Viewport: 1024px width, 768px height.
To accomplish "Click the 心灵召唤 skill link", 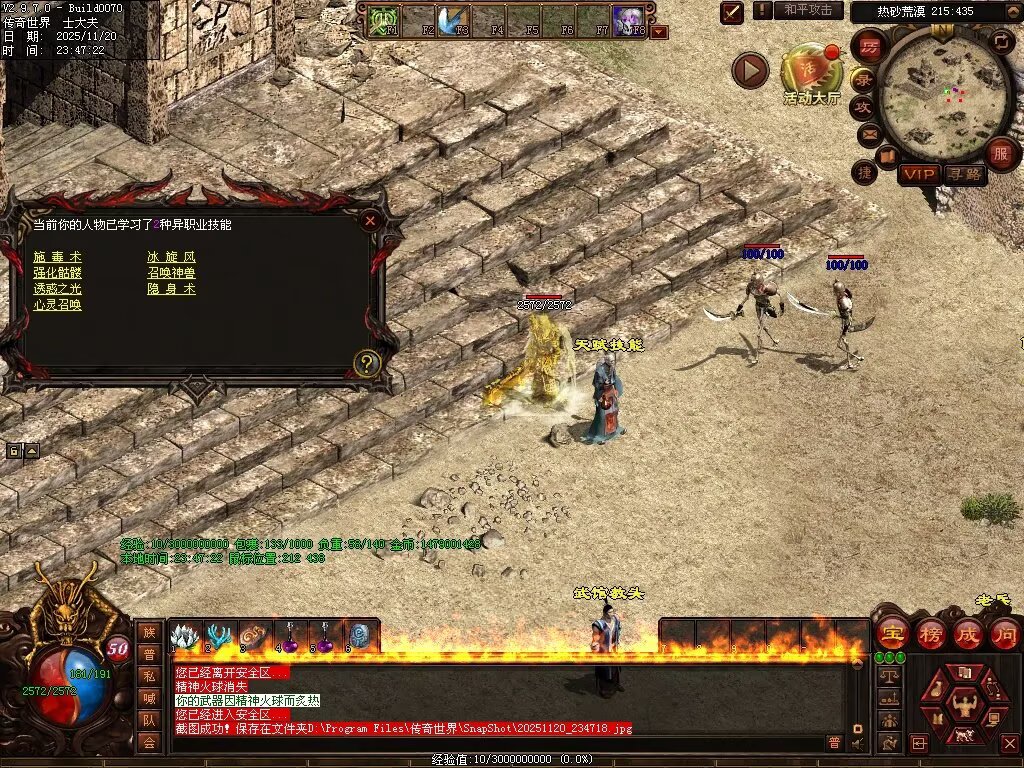I will (57, 305).
